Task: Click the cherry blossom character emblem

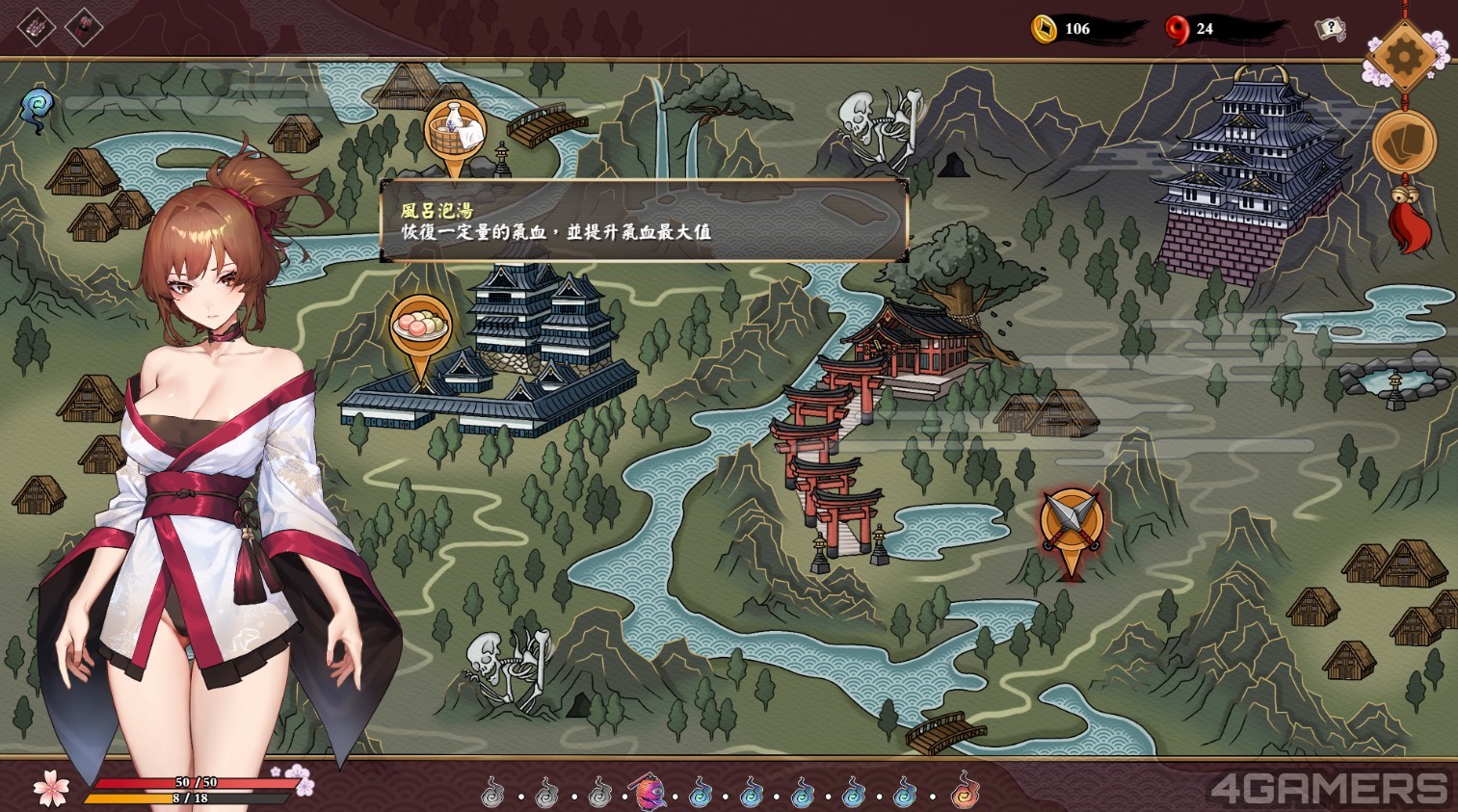Action: click(51, 788)
